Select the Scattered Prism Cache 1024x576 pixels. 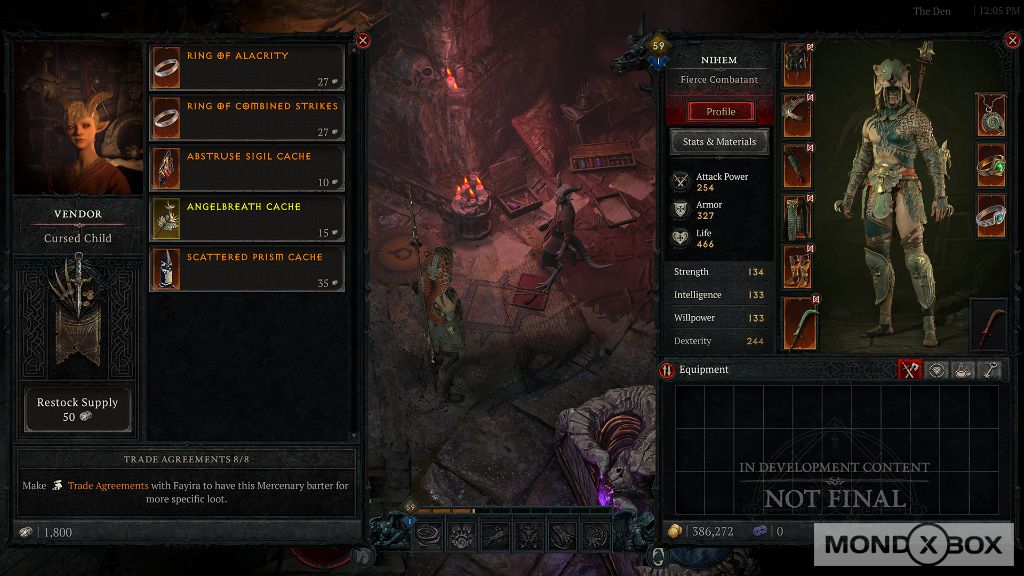(246, 269)
